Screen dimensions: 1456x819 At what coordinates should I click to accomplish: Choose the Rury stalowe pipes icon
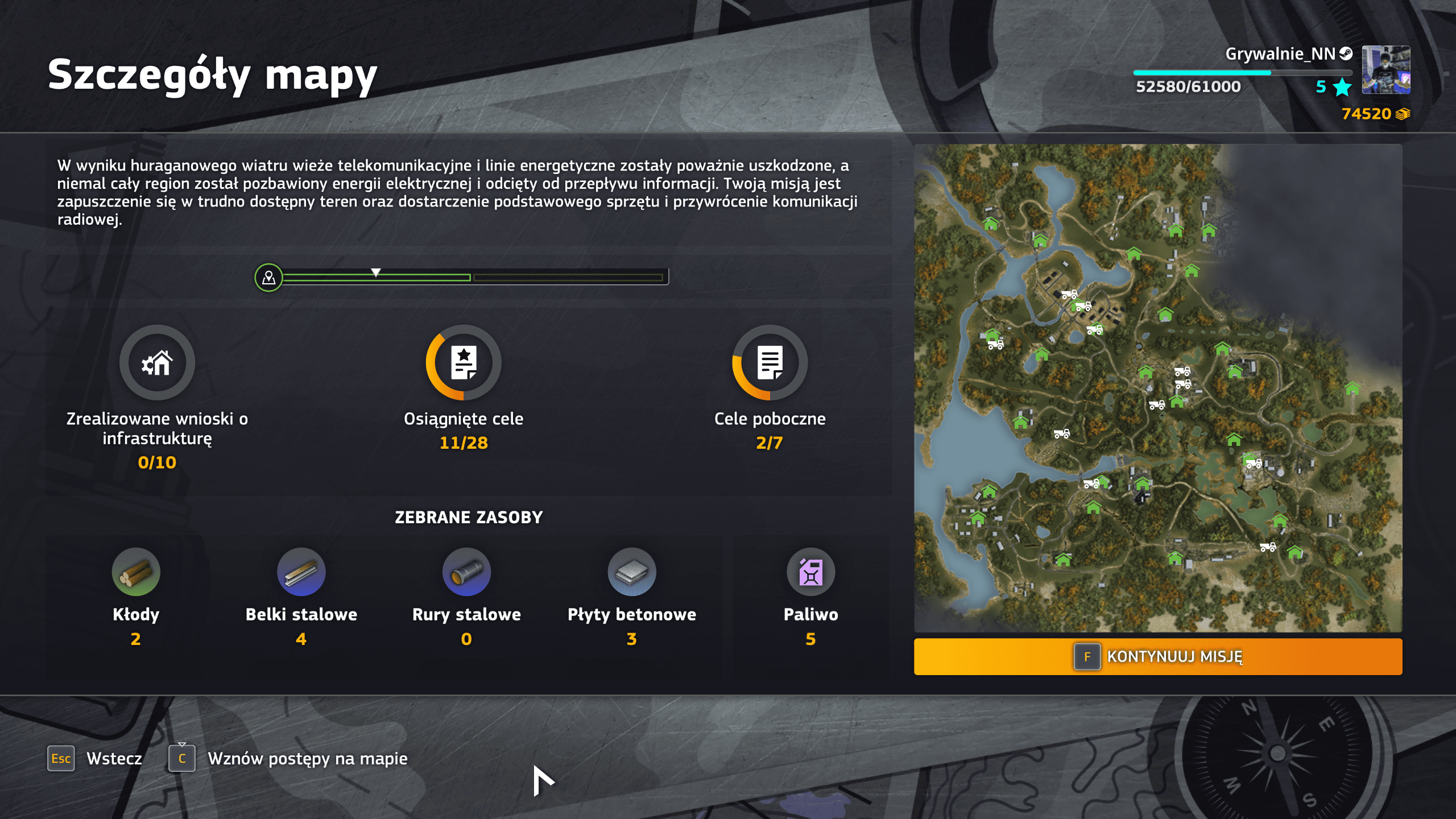point(466,572)
